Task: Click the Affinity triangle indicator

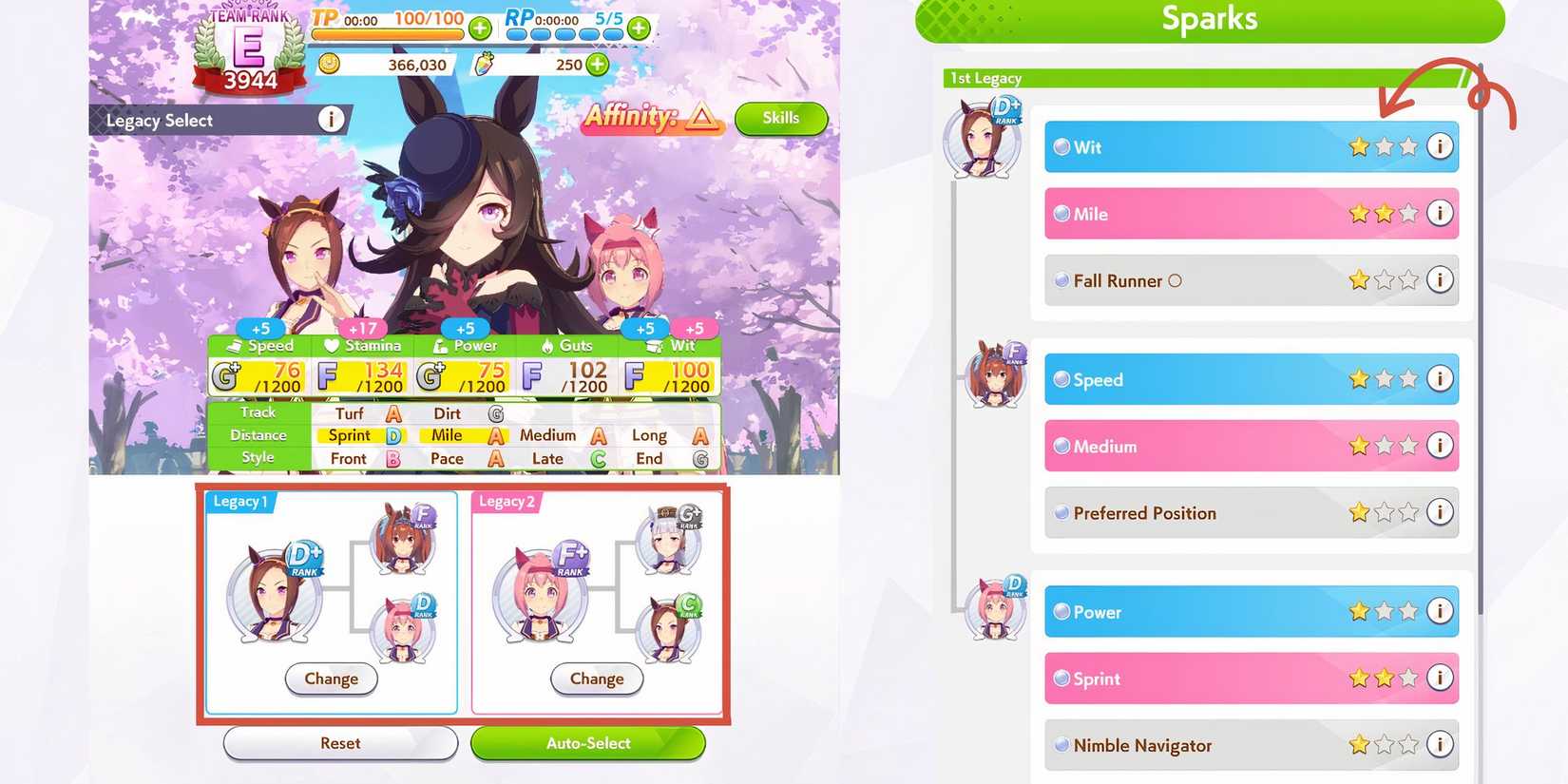Action: click(700, 120)
